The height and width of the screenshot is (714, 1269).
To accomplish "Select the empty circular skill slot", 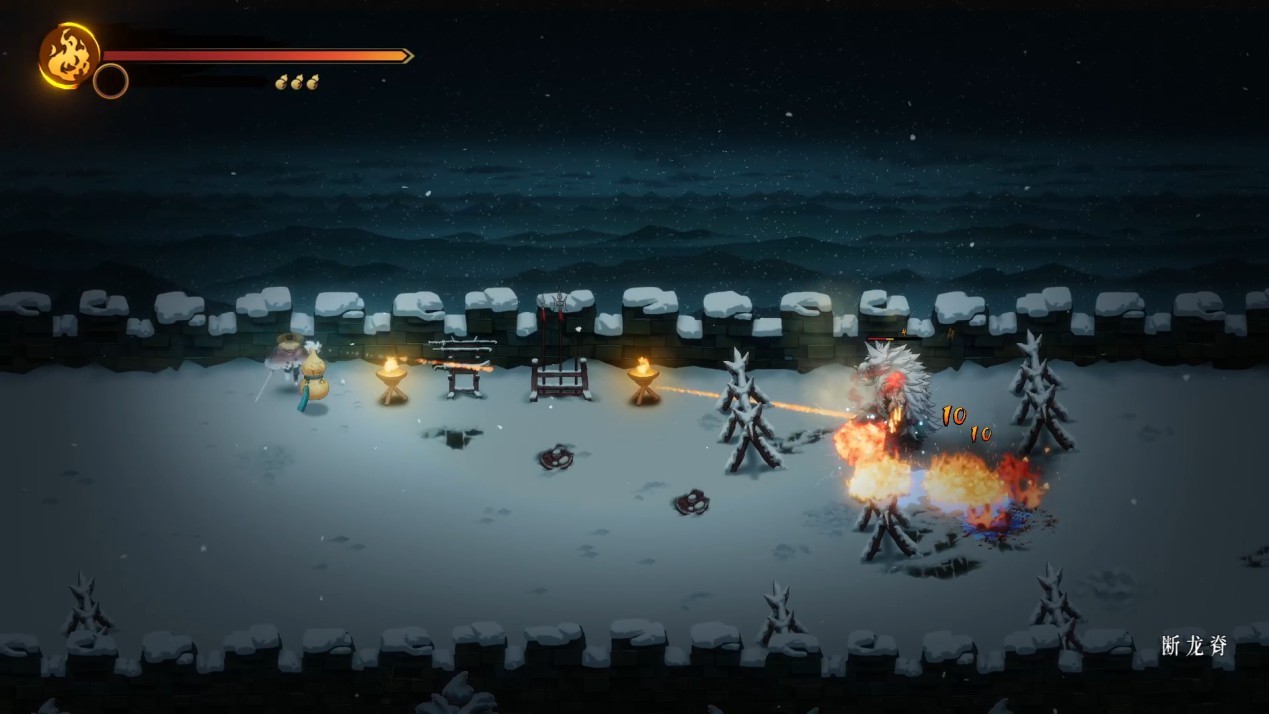I will pos(111,81).
